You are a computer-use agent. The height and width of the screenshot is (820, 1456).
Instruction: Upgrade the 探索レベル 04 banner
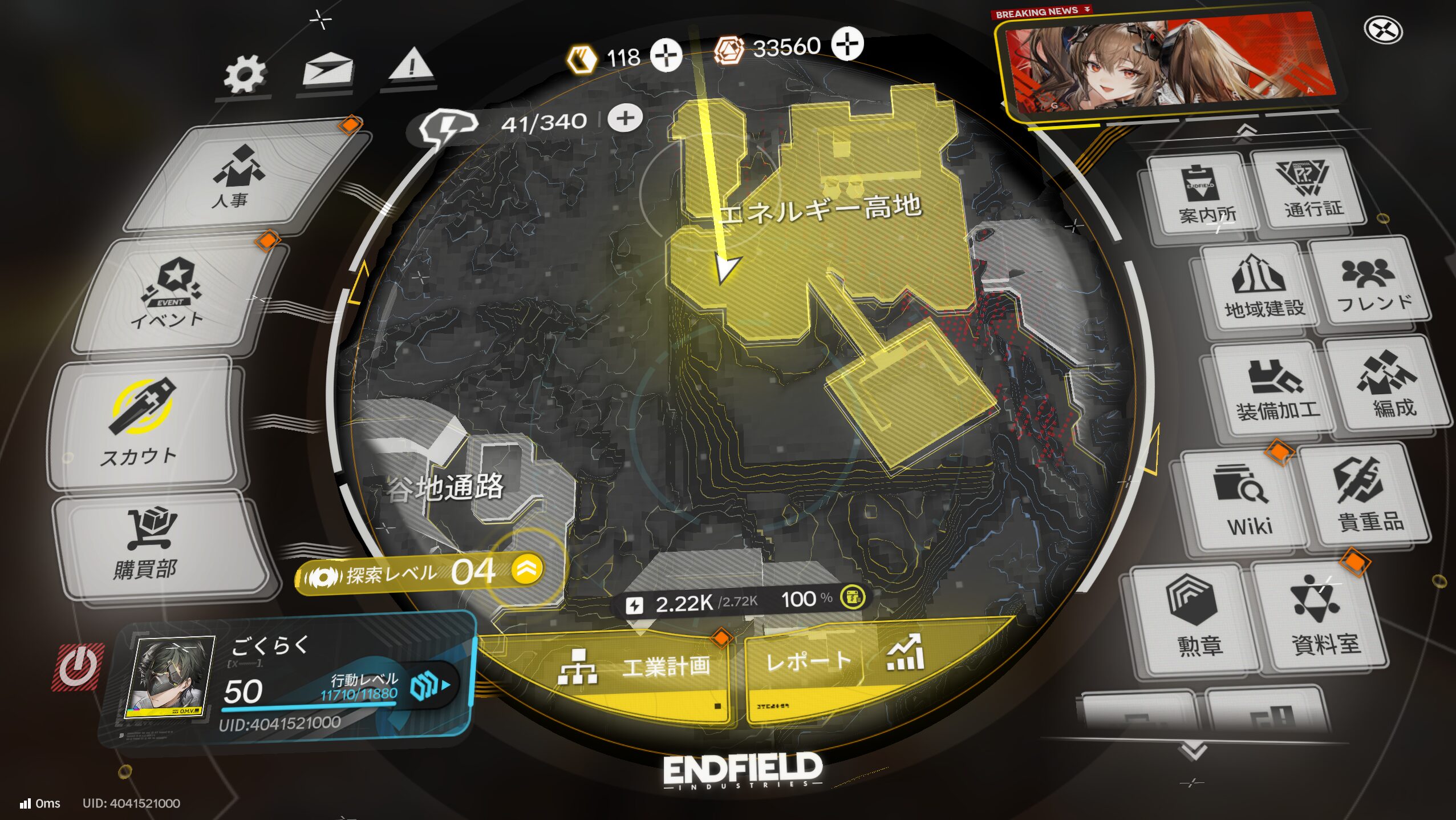[x=526, y=569]
